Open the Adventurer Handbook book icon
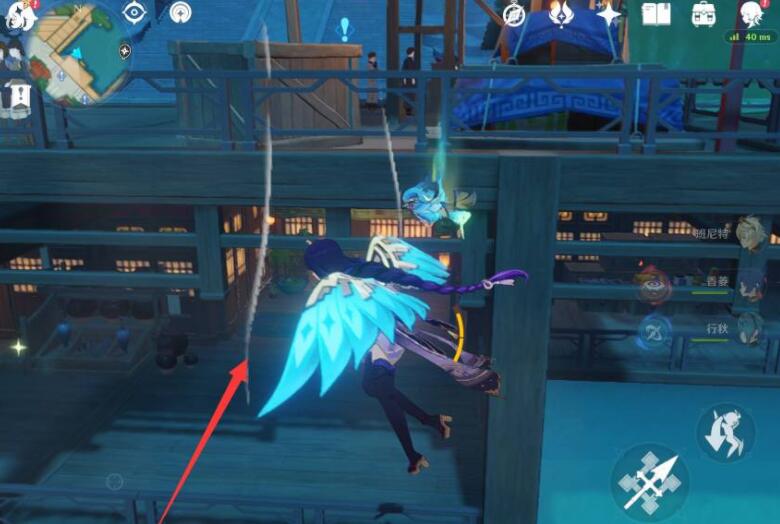The height and width of the screenshot is (524, 780). click(656, 13)
